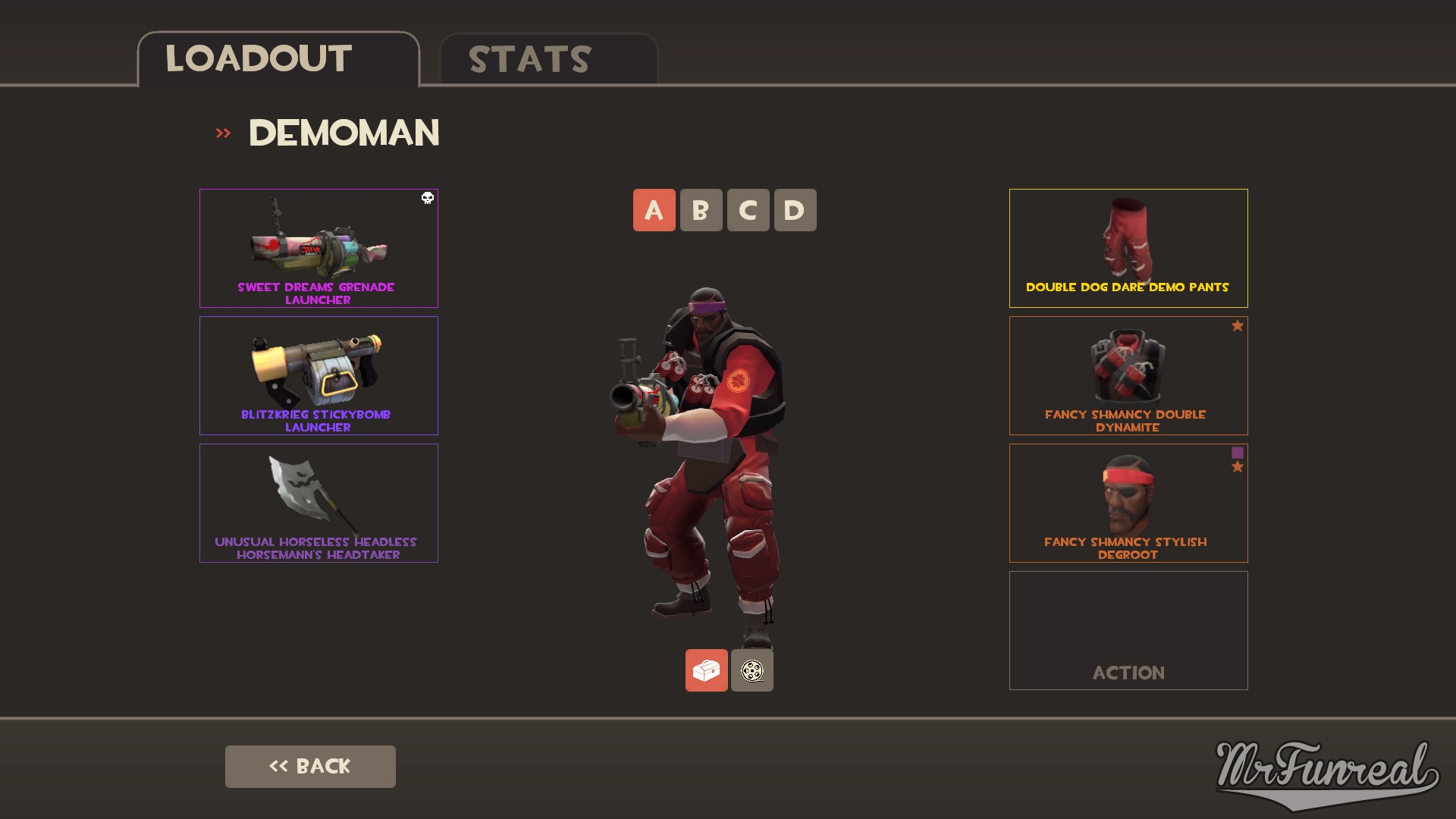
Task: Open the Fancy Shmancy Stylish DeGroot slot
Action: (1128, 502)
